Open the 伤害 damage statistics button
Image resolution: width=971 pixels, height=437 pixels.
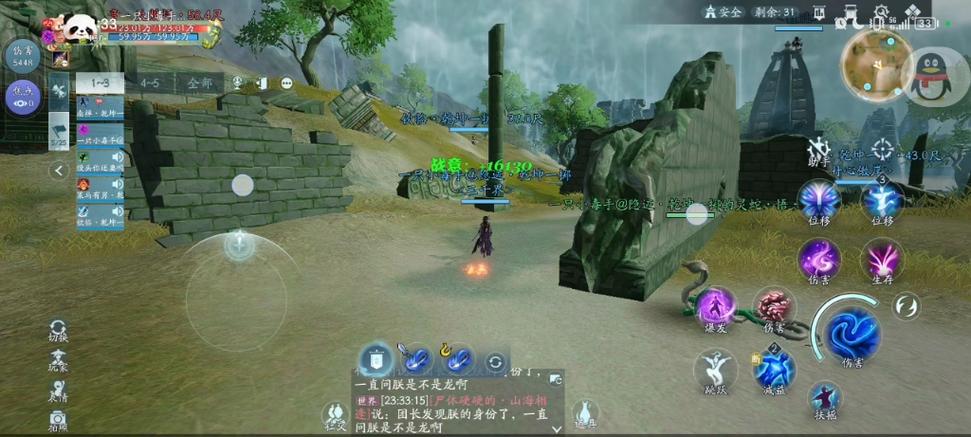22,55
